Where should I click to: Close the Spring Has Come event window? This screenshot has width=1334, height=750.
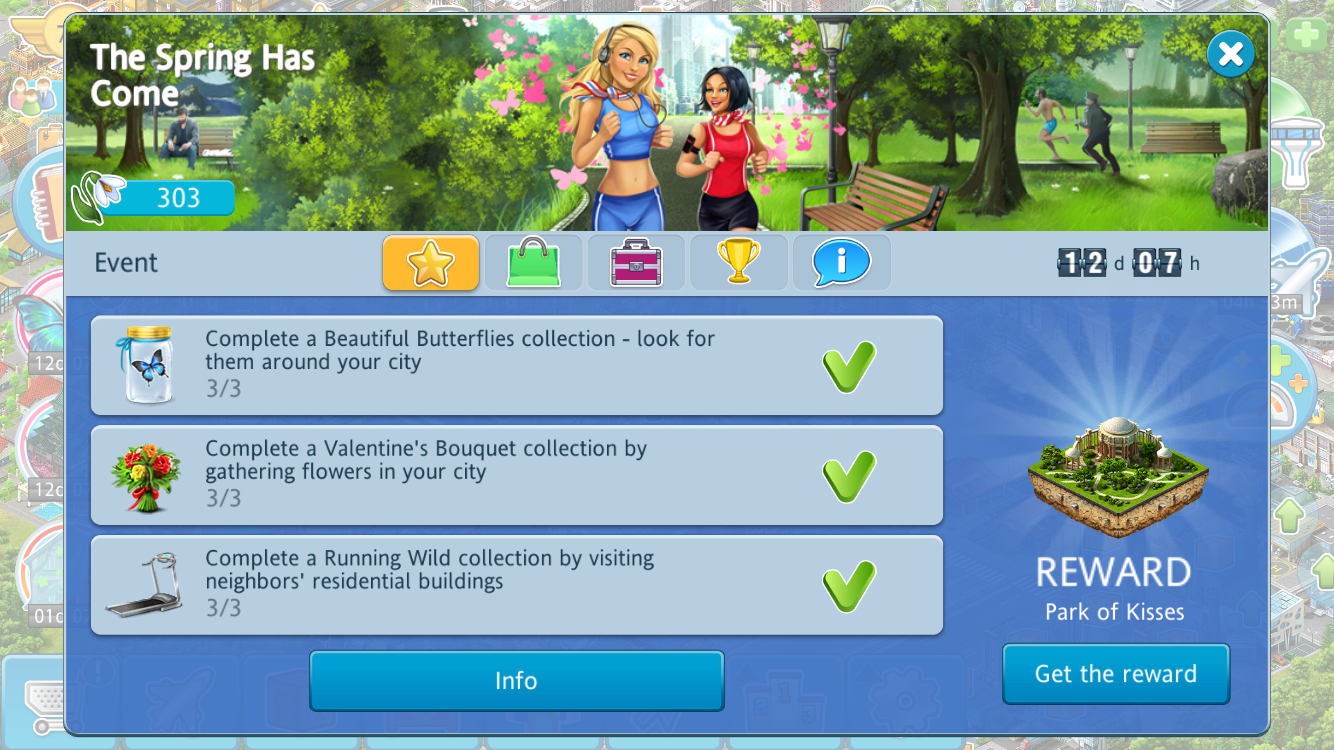pyautogui.click(x=1230, y=54)
